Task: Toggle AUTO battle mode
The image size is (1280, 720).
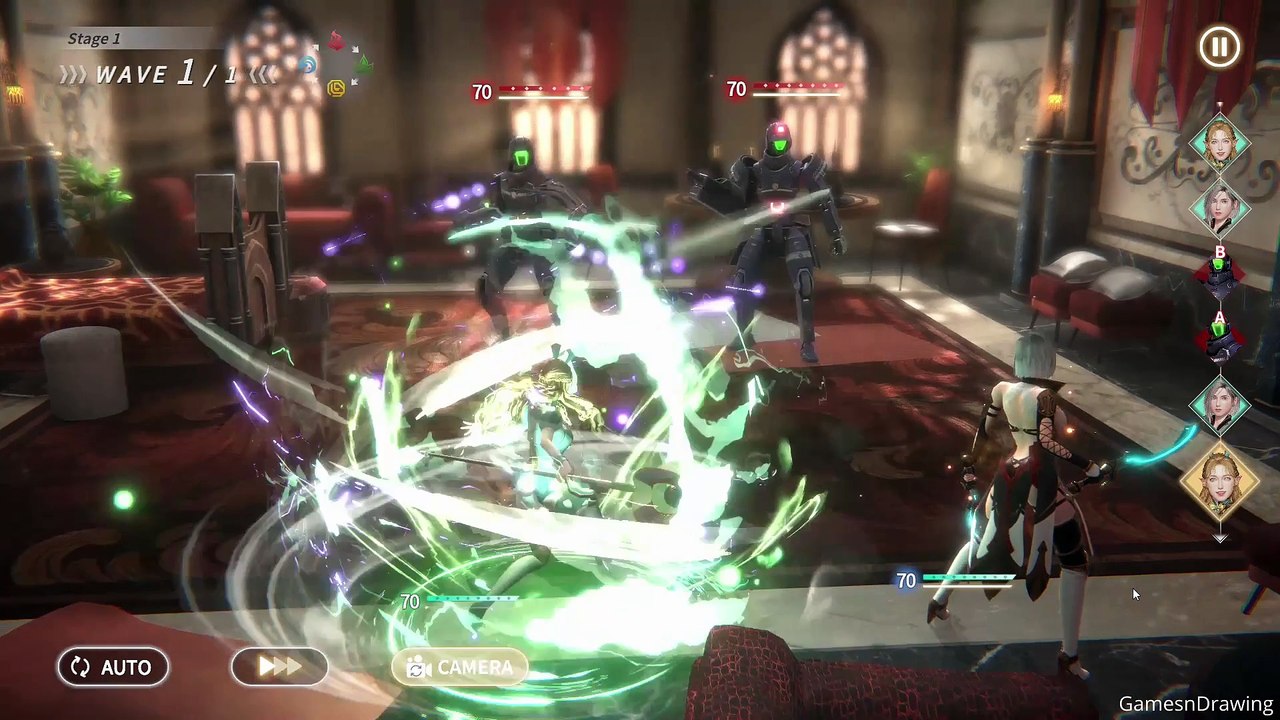Action: coord(112,667)
